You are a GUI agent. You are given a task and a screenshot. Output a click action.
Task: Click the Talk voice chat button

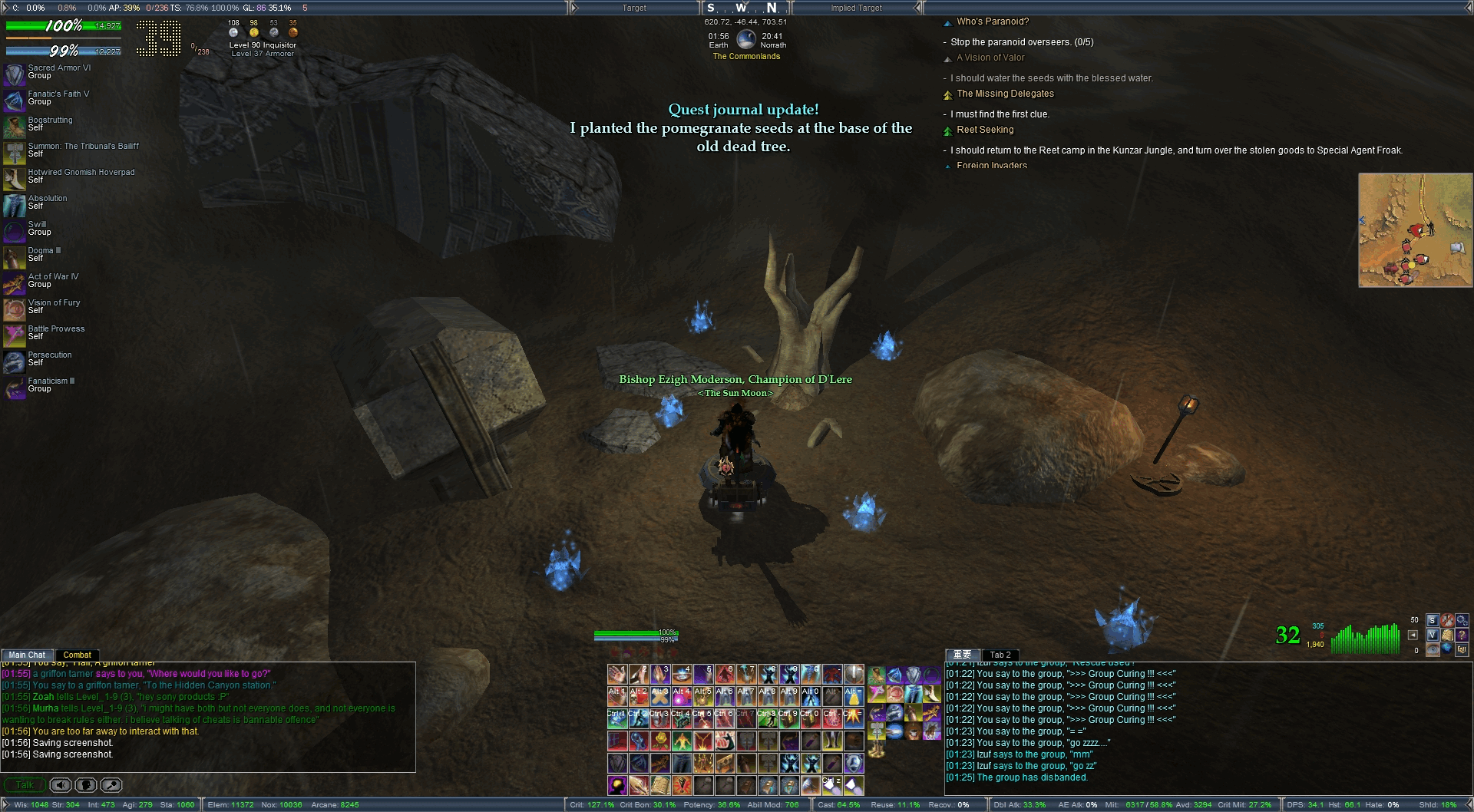click(x=25, y=784)
